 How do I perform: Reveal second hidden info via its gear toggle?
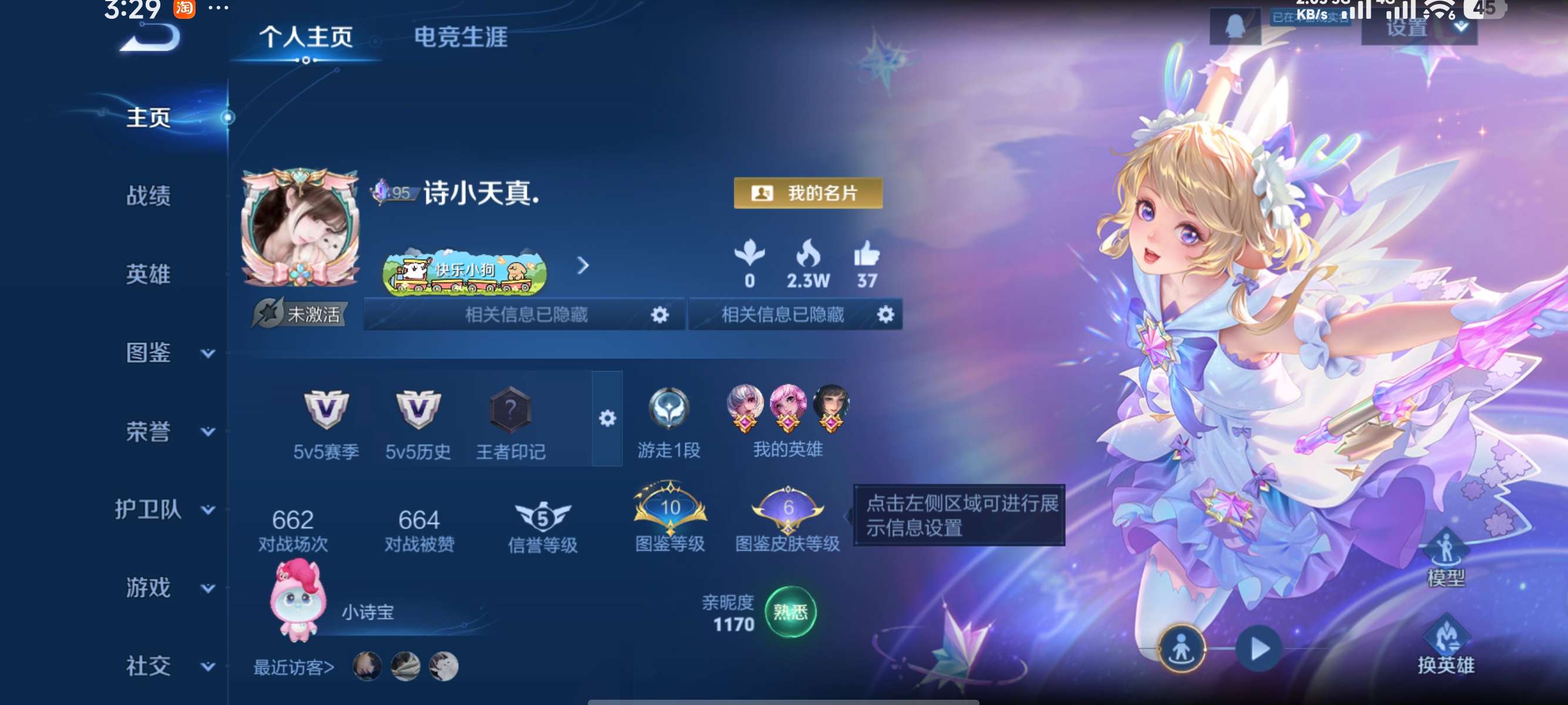pyautogui.click(x=886, y=315)
